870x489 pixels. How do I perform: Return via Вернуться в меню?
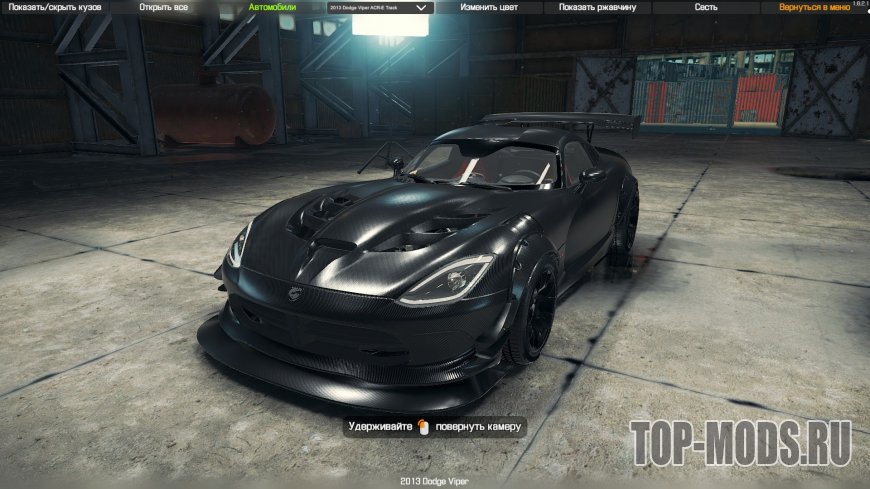(817, 7)
